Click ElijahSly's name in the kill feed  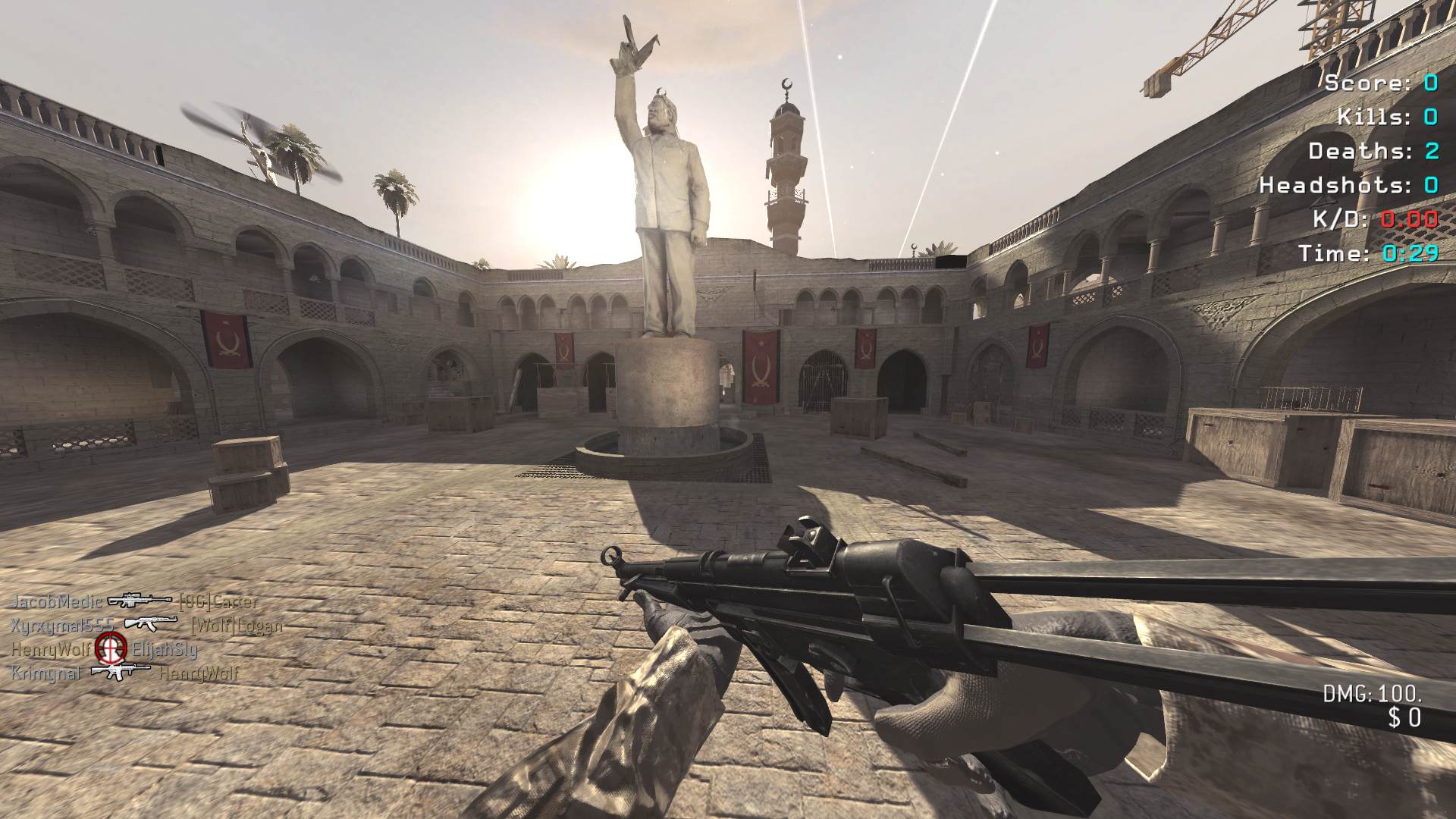[x=165, y=649]
